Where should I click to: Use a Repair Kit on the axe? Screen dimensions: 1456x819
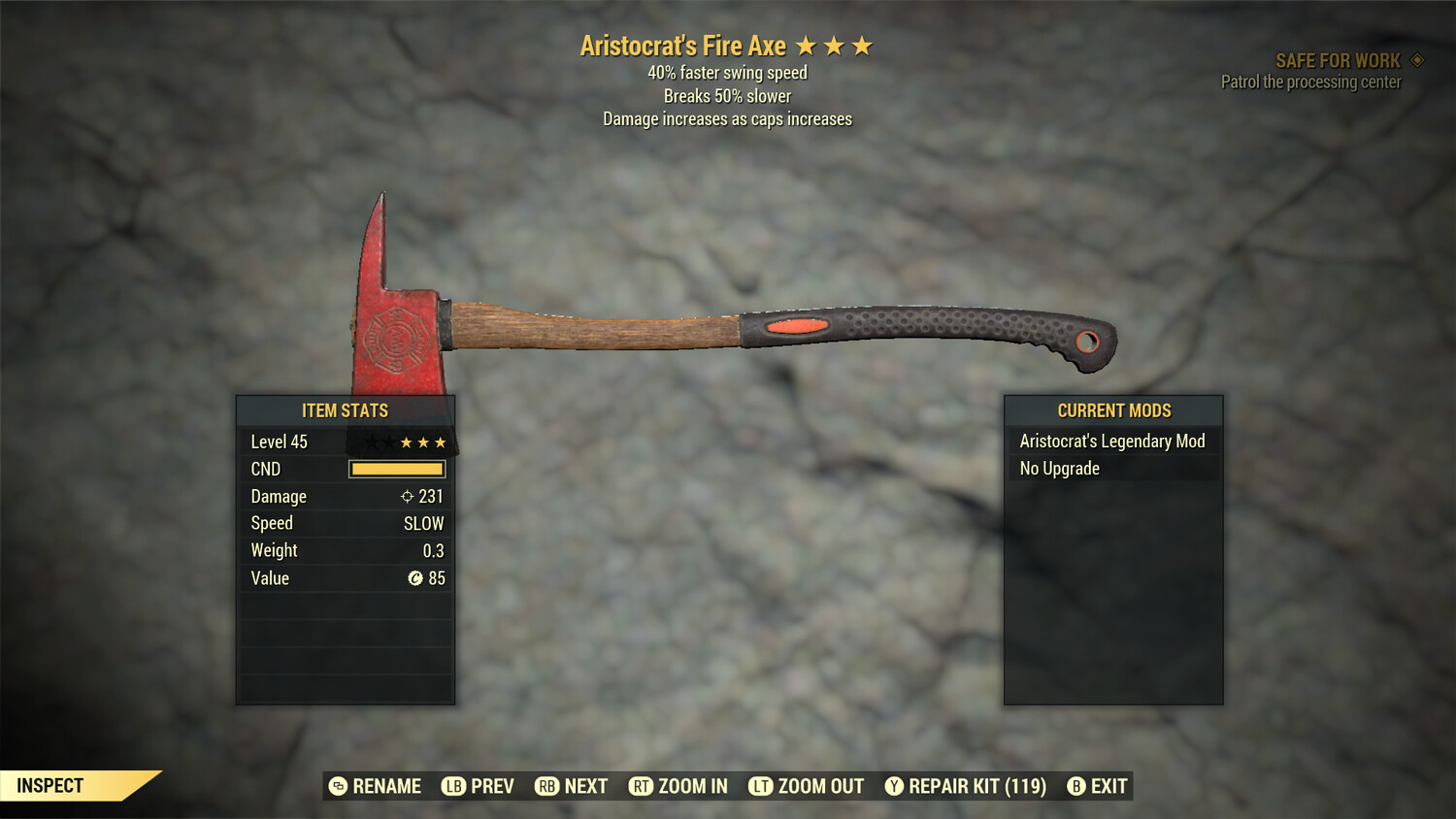tap(966, 786)
